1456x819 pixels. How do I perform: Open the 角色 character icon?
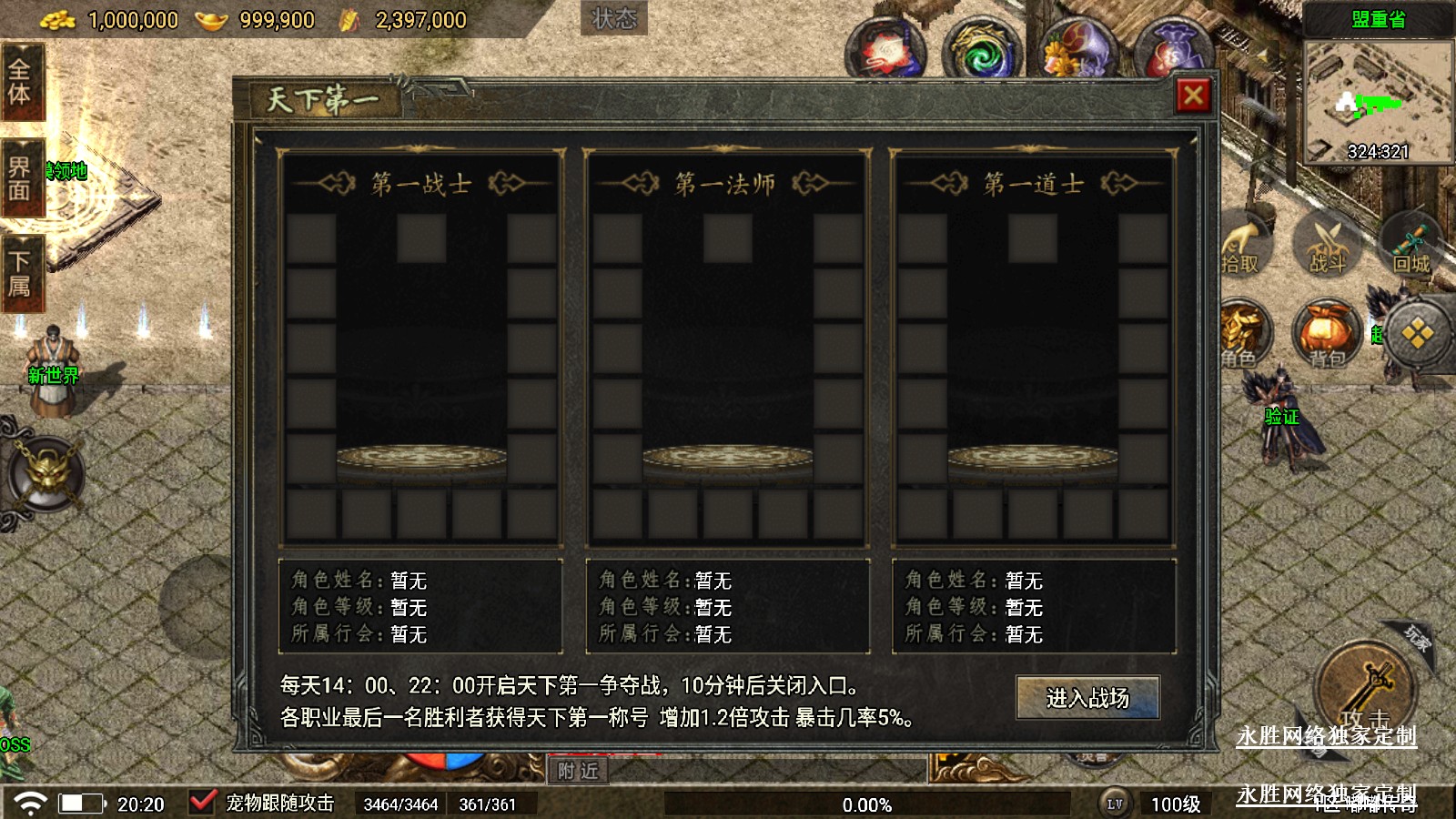click(1240, 335)
